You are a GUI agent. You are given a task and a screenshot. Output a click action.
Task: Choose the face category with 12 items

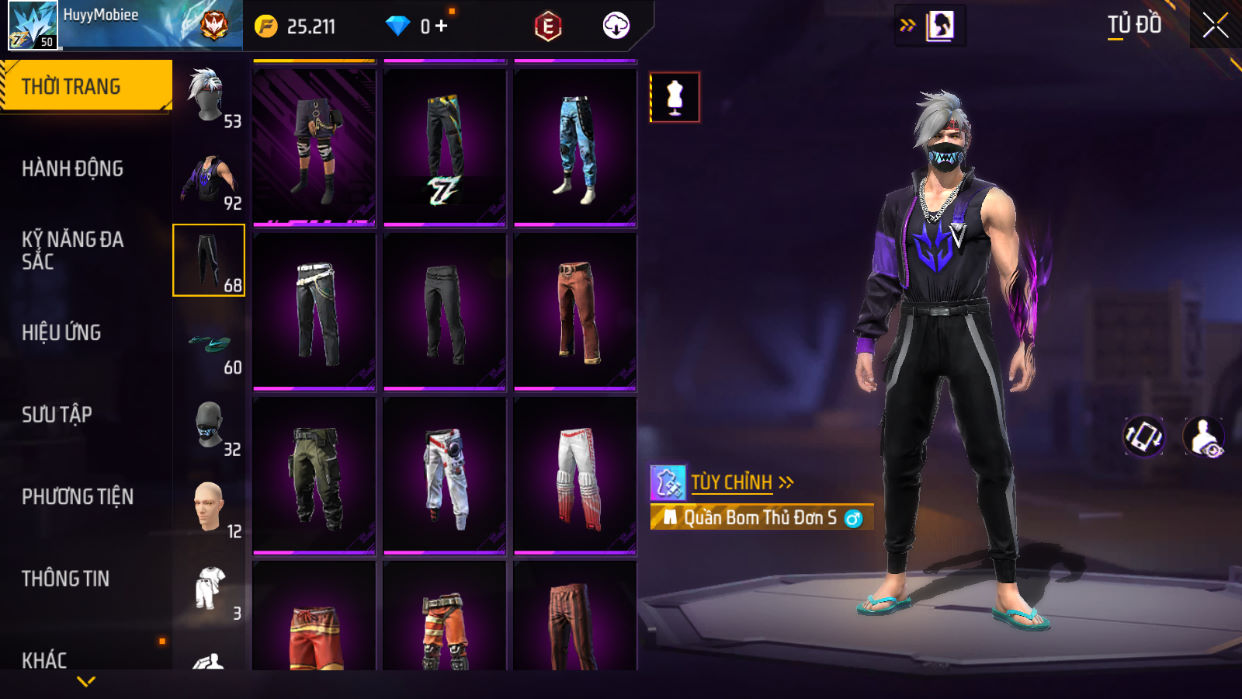click(209, 507)
